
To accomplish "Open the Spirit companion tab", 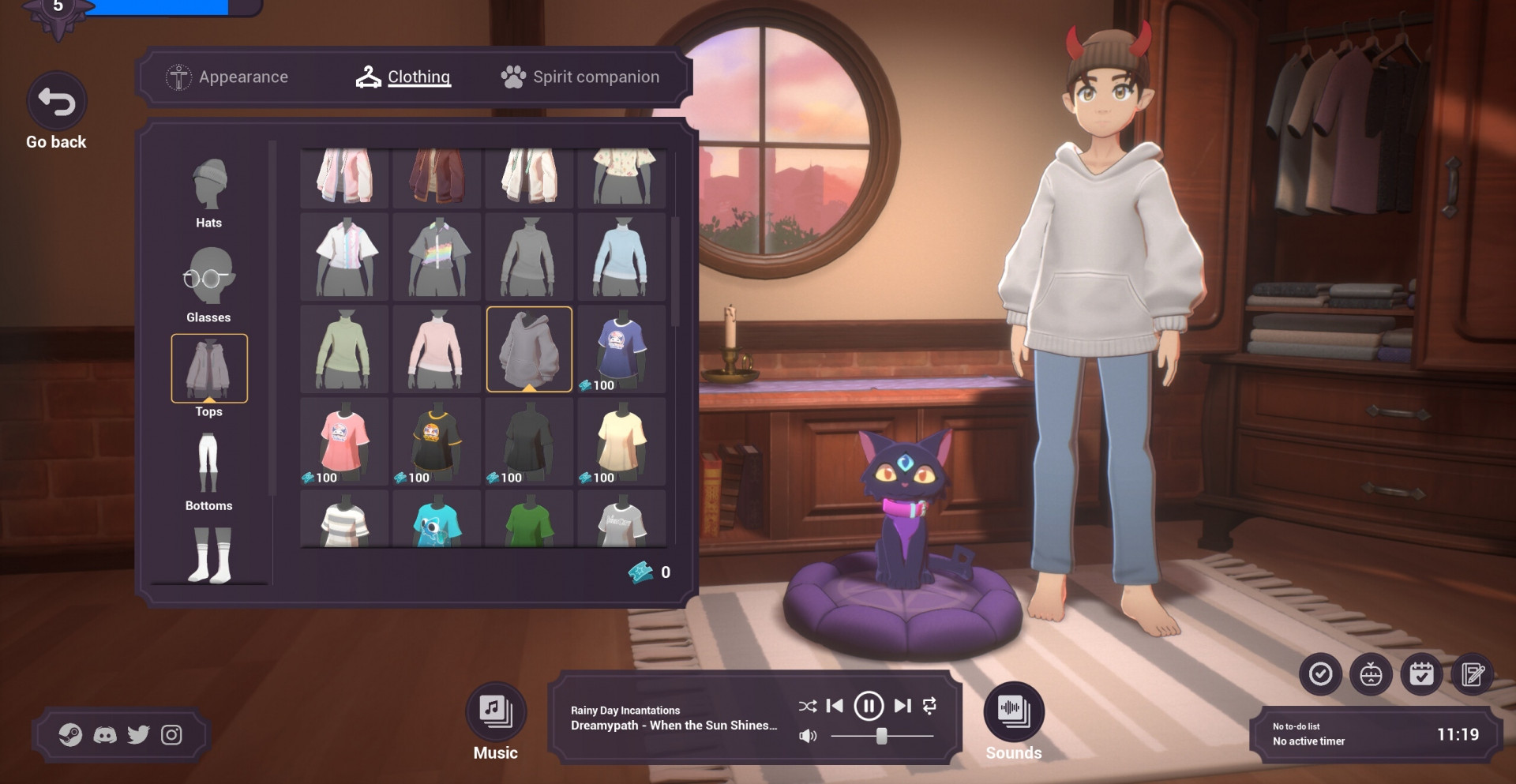I will (x=580, y=77).
